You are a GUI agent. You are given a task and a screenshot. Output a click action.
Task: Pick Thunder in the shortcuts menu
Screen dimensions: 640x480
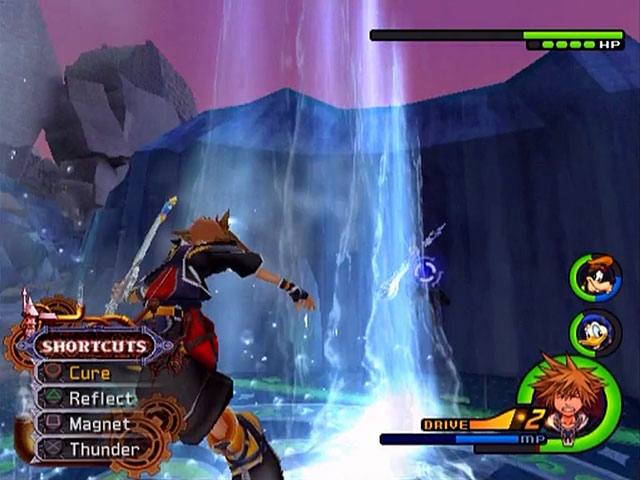tap(103, 449)
